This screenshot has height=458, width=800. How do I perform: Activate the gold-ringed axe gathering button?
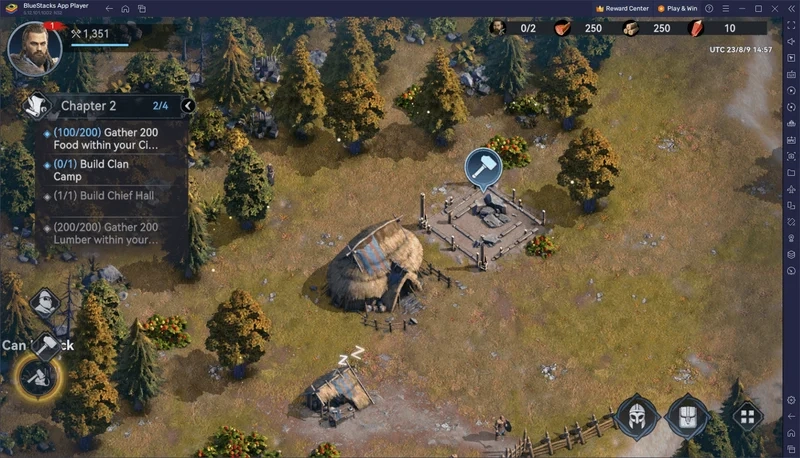pyautogui.click(x=38, y=377)
